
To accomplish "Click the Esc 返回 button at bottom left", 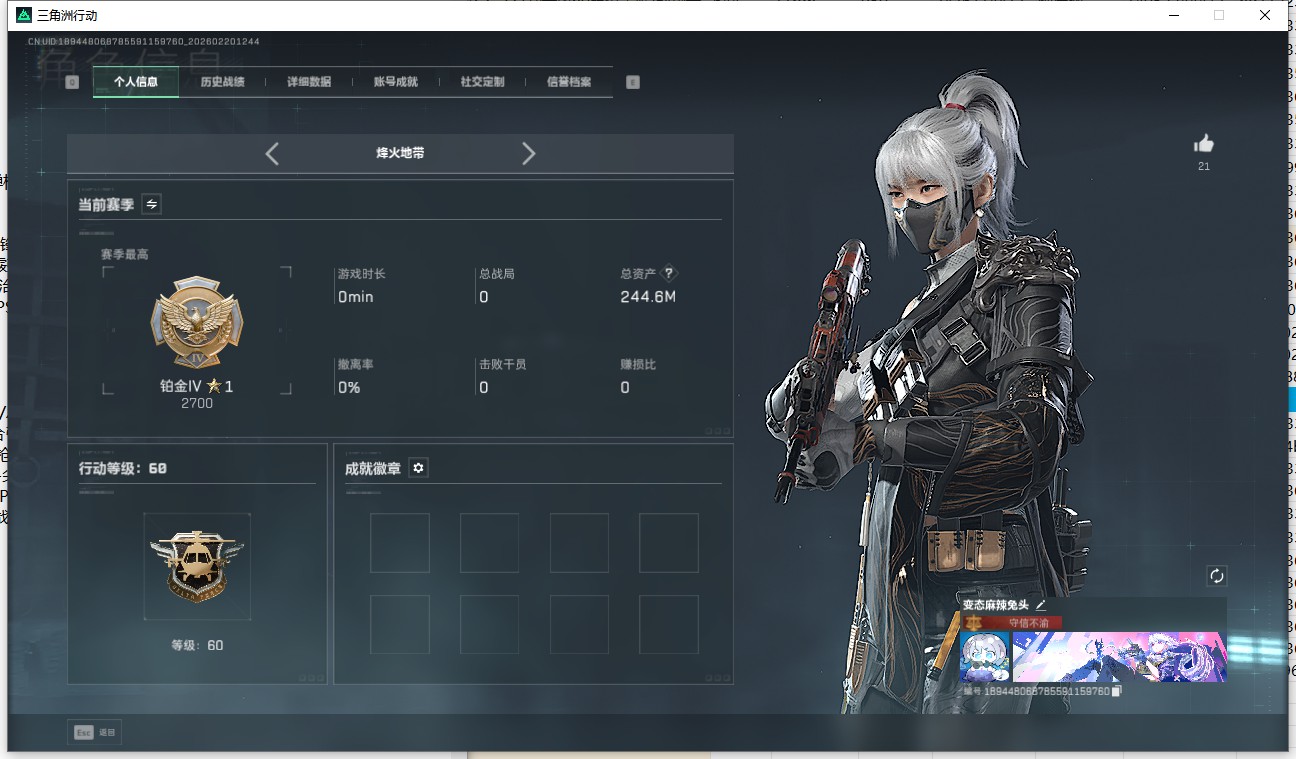I will coord(95,731).
